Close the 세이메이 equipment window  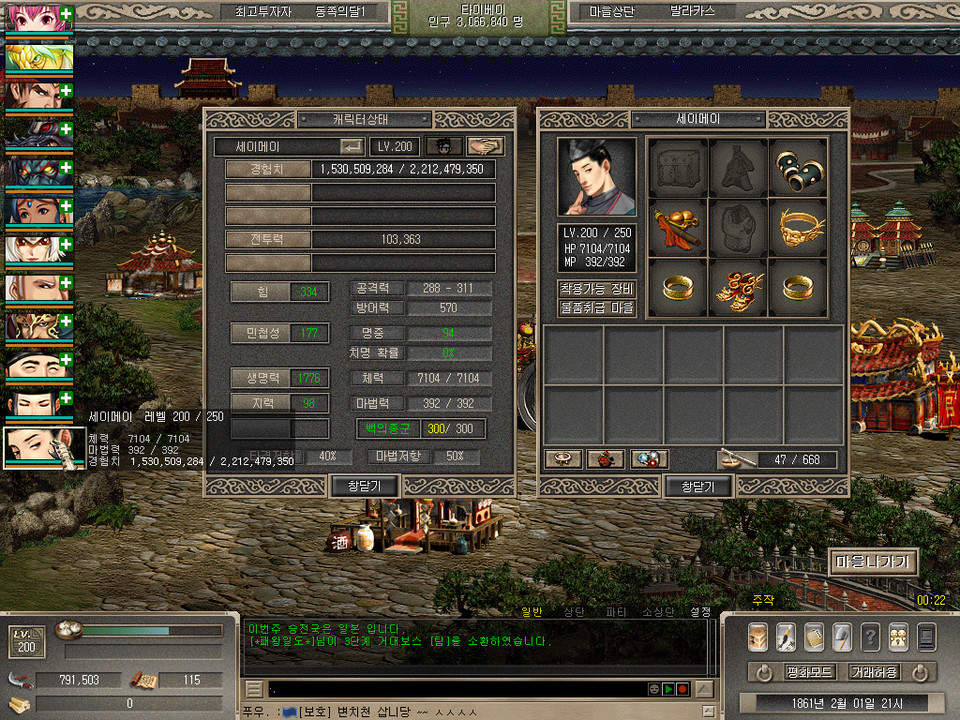pos(698,486)
